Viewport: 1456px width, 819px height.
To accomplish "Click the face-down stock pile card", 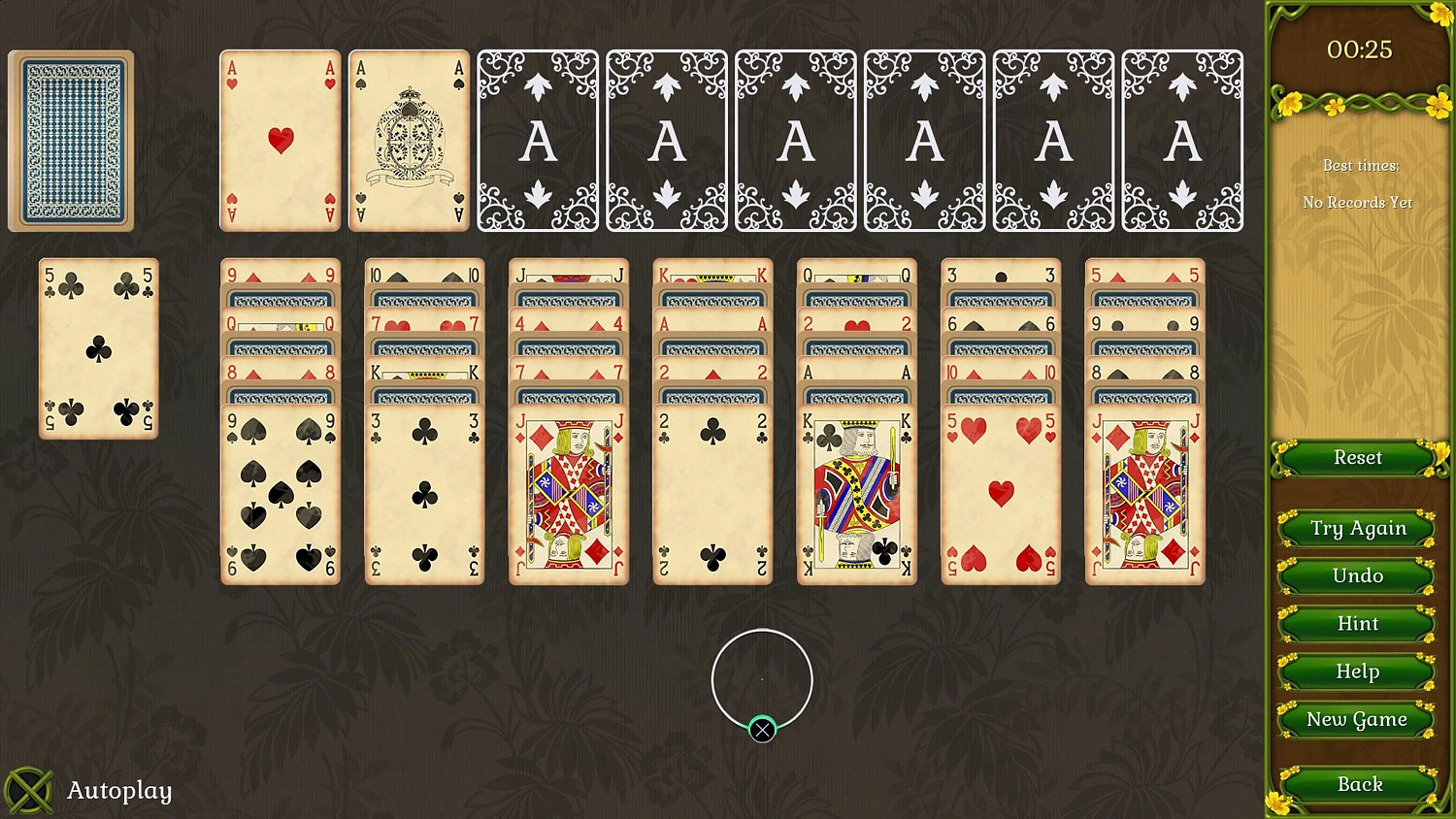I will click(71, 139).
